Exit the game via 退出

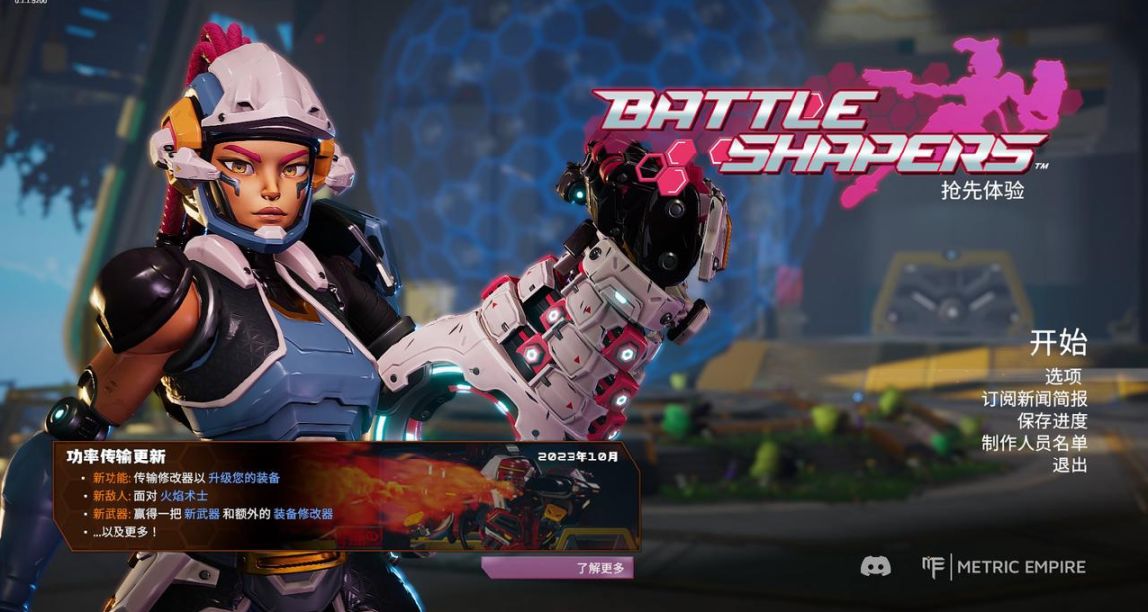(1069, 465)
